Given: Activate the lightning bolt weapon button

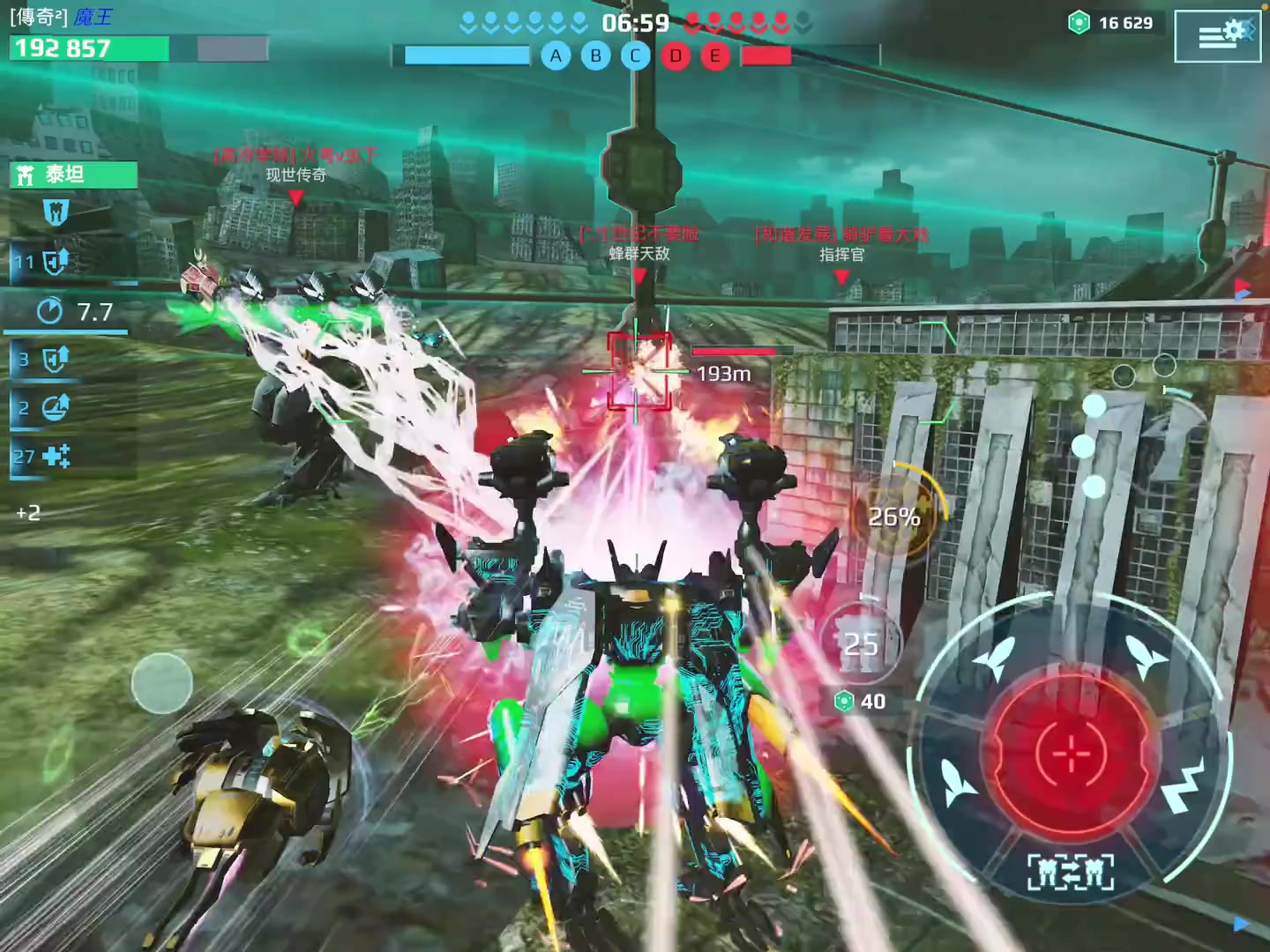Looking at the screenshot, I should (x=1184, y=787).
